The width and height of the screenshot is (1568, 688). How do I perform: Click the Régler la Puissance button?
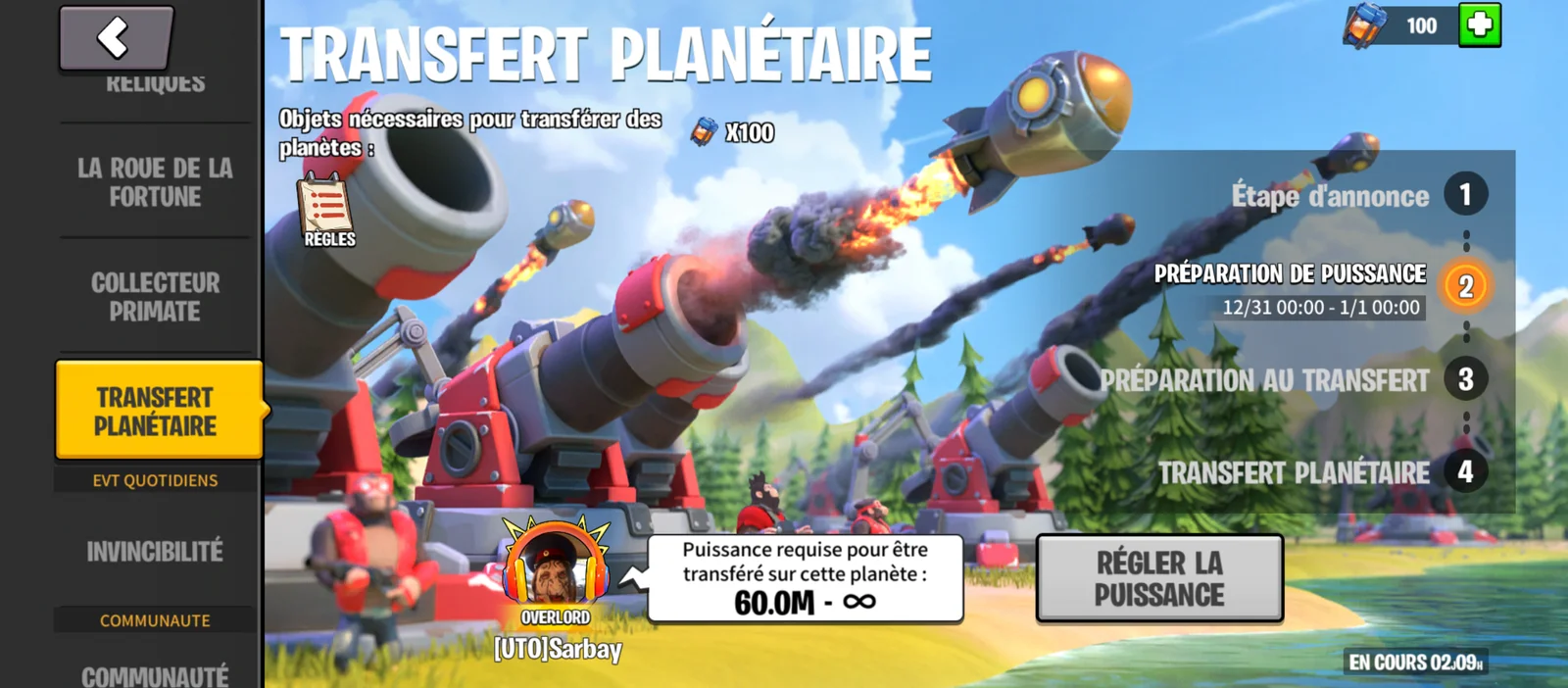pyautogui.click(x=1159, y=578)
